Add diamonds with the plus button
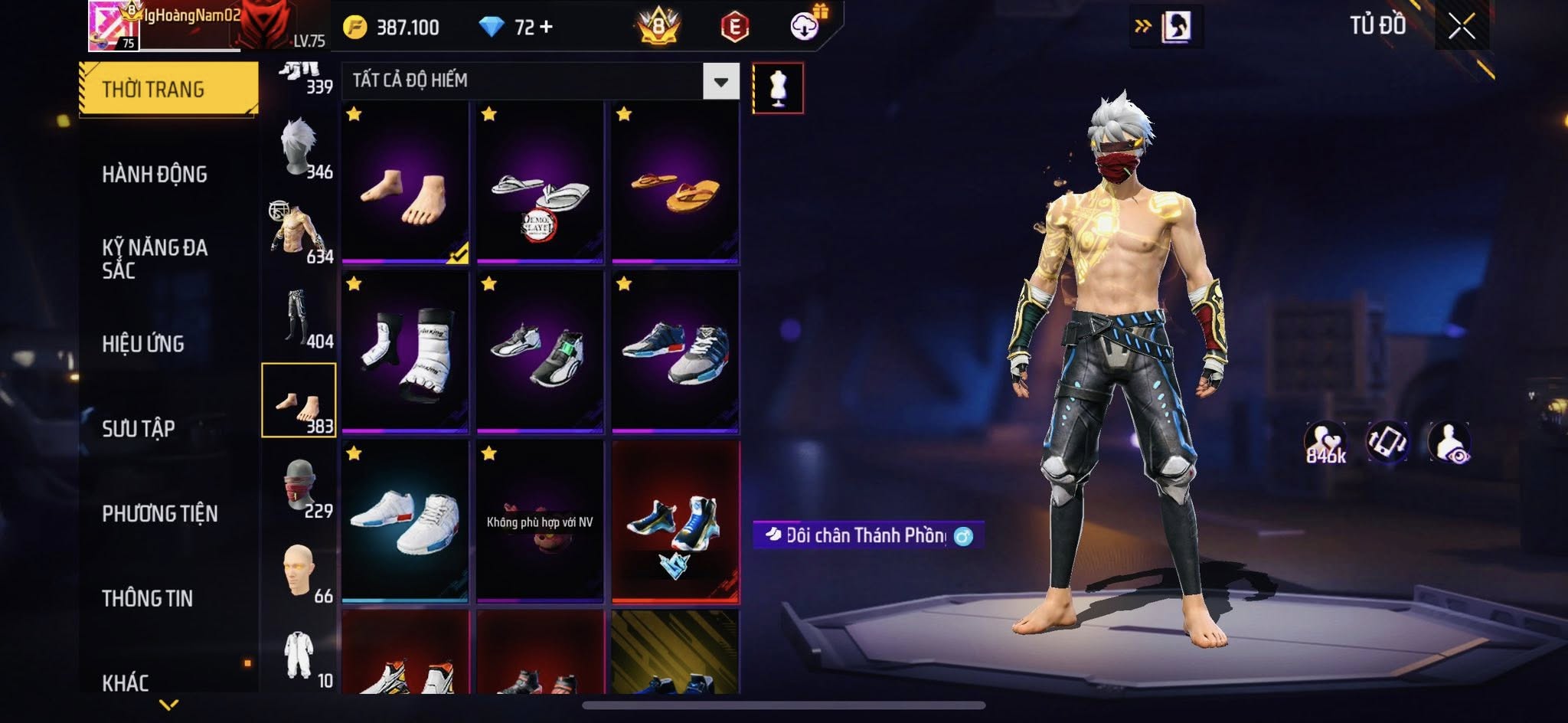1568x723 pixels. click(546, 28)
